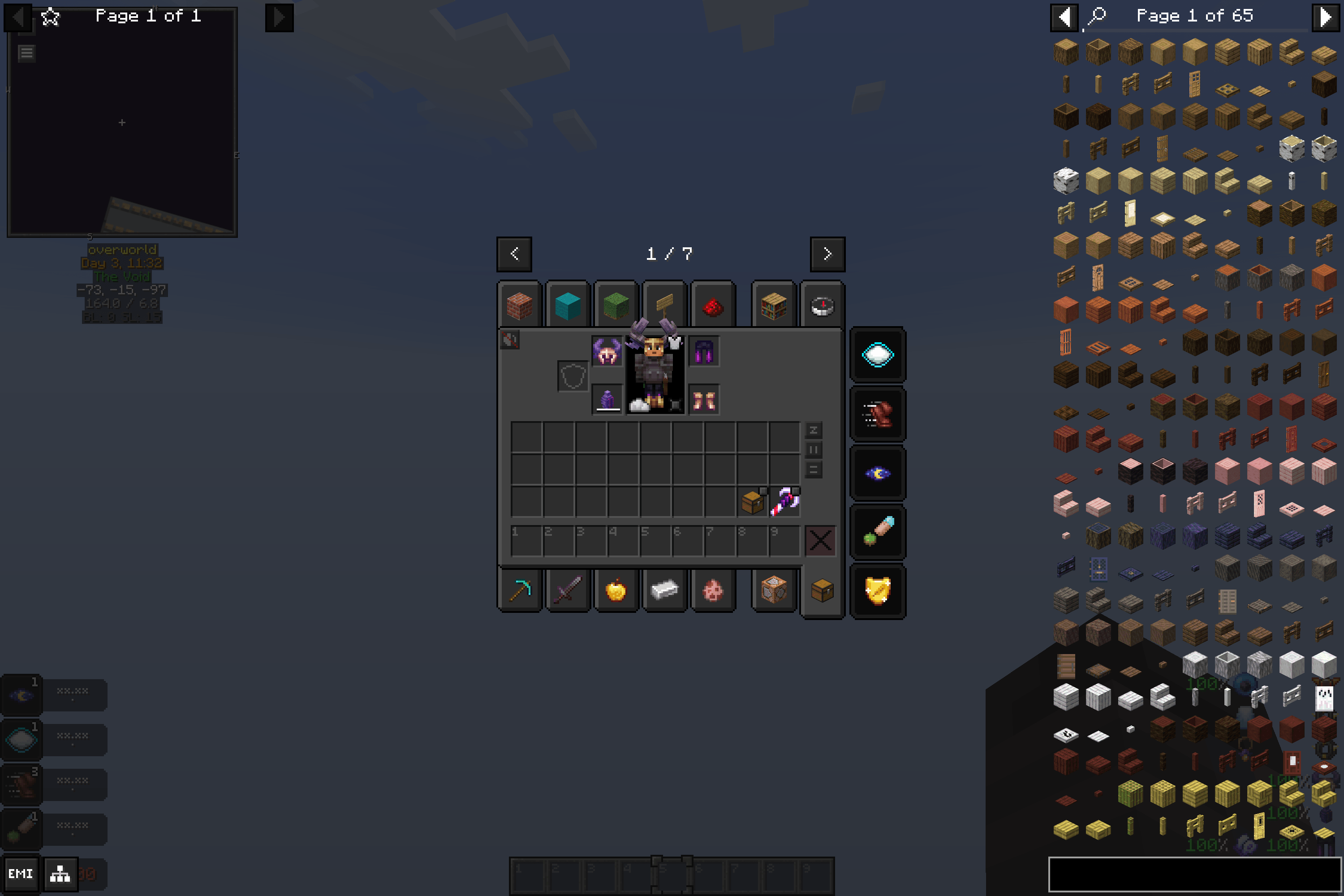
Task: Open the minimap hamburger menu
Action: pos(25,53)
